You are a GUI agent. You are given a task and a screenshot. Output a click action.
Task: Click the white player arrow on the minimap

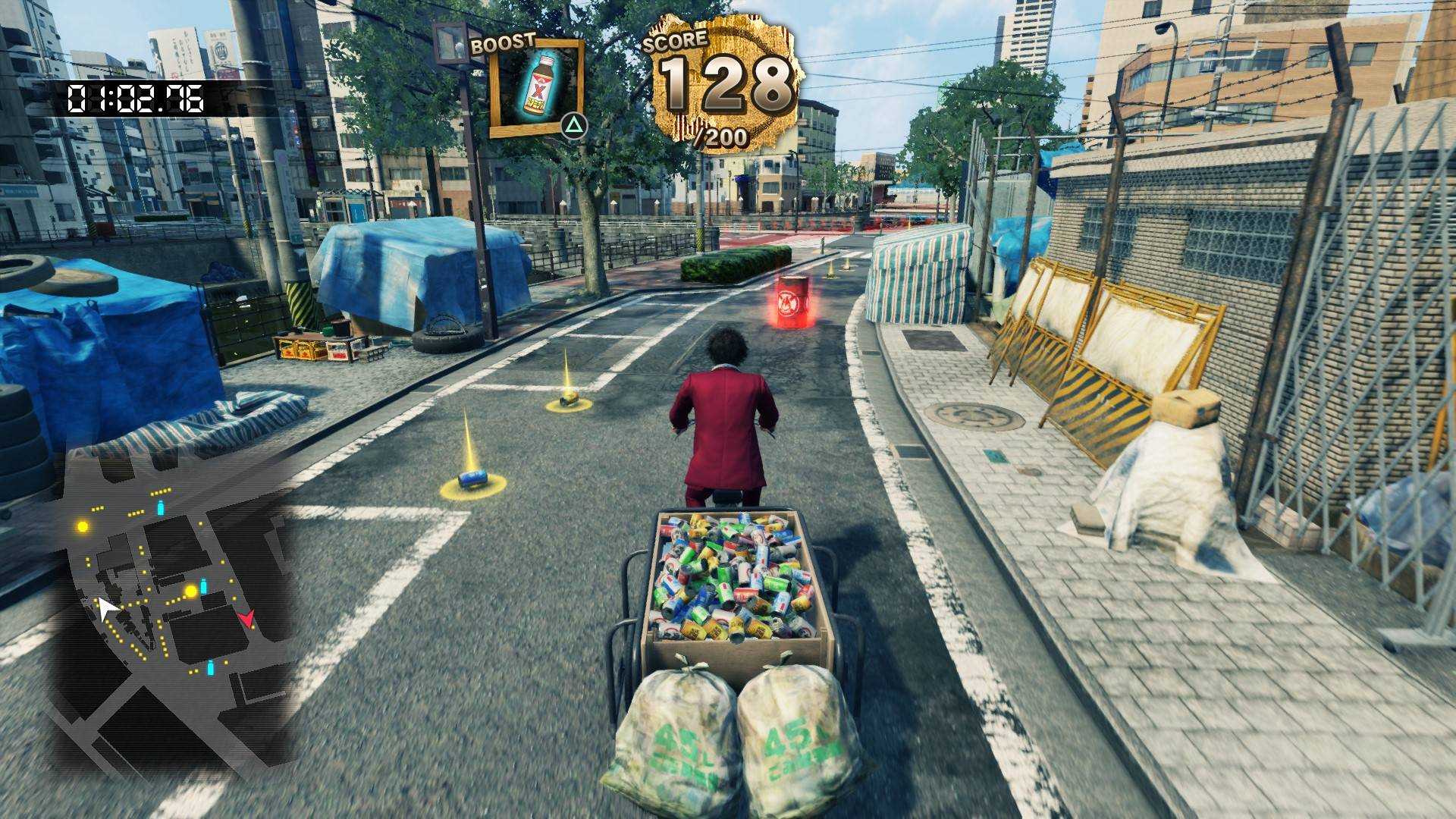[x=108, y=607]
